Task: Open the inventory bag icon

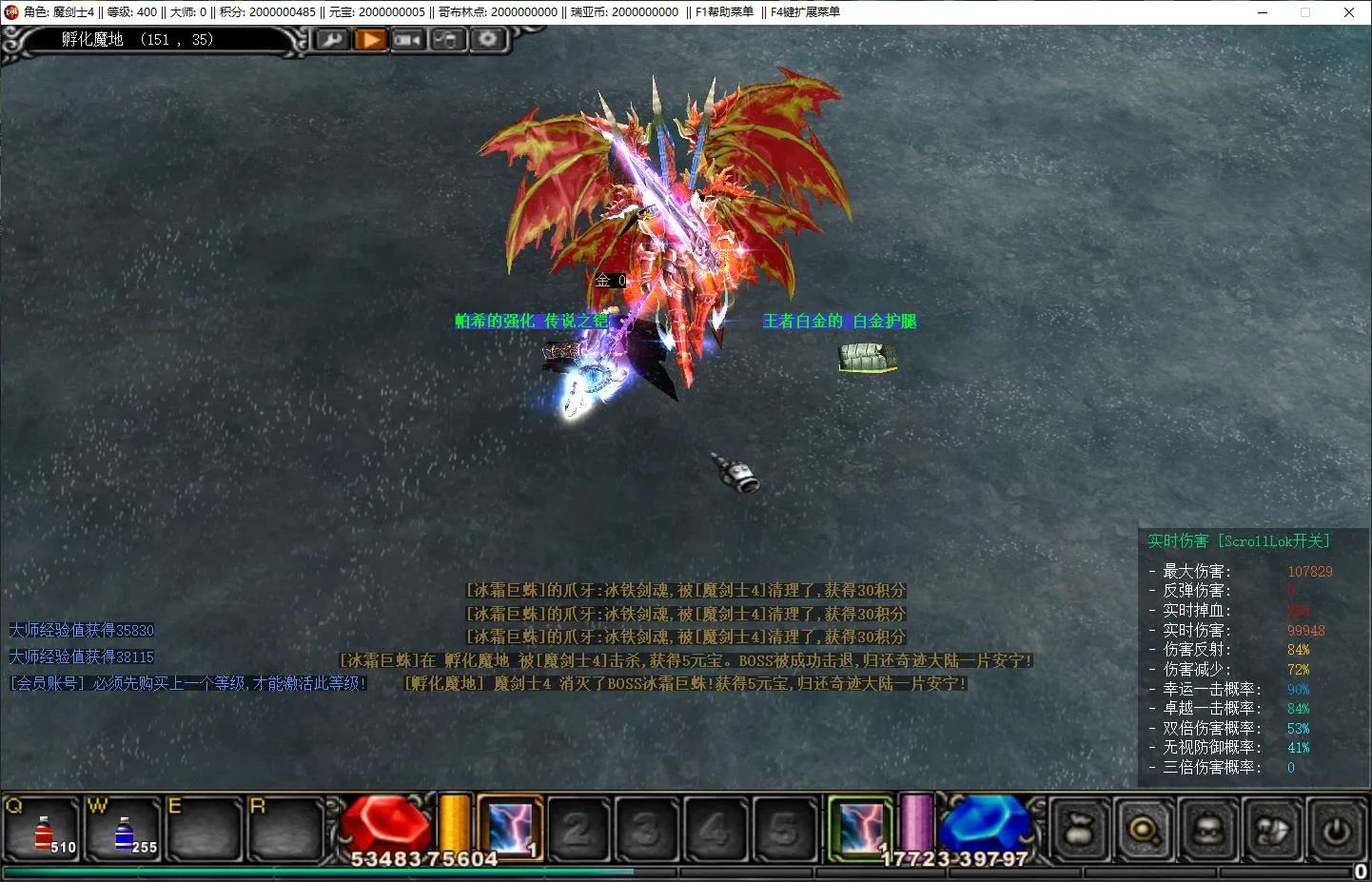Action: (1080, 831)
